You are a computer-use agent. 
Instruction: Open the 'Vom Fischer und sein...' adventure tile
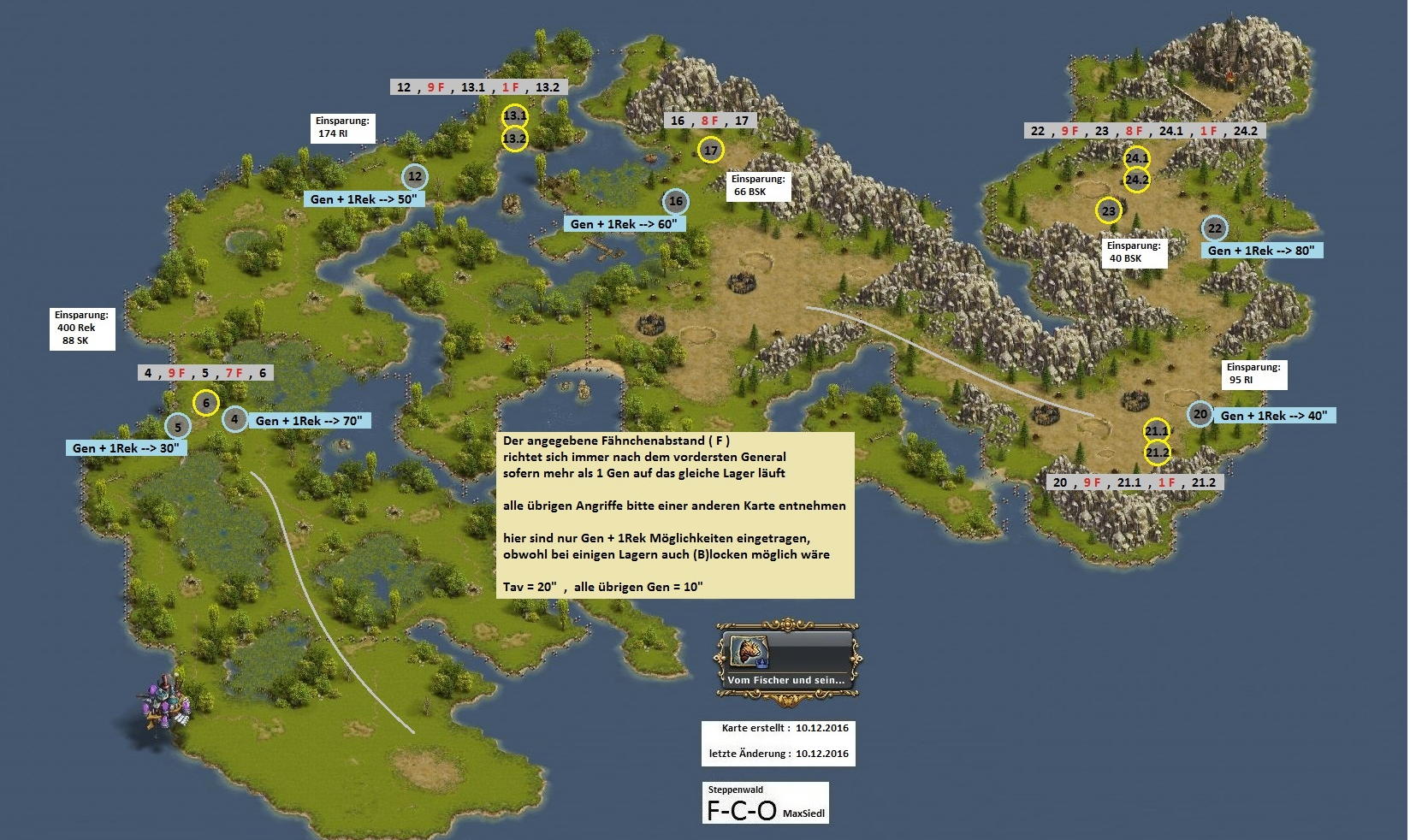pyautogui.click(x=787, y=660)
